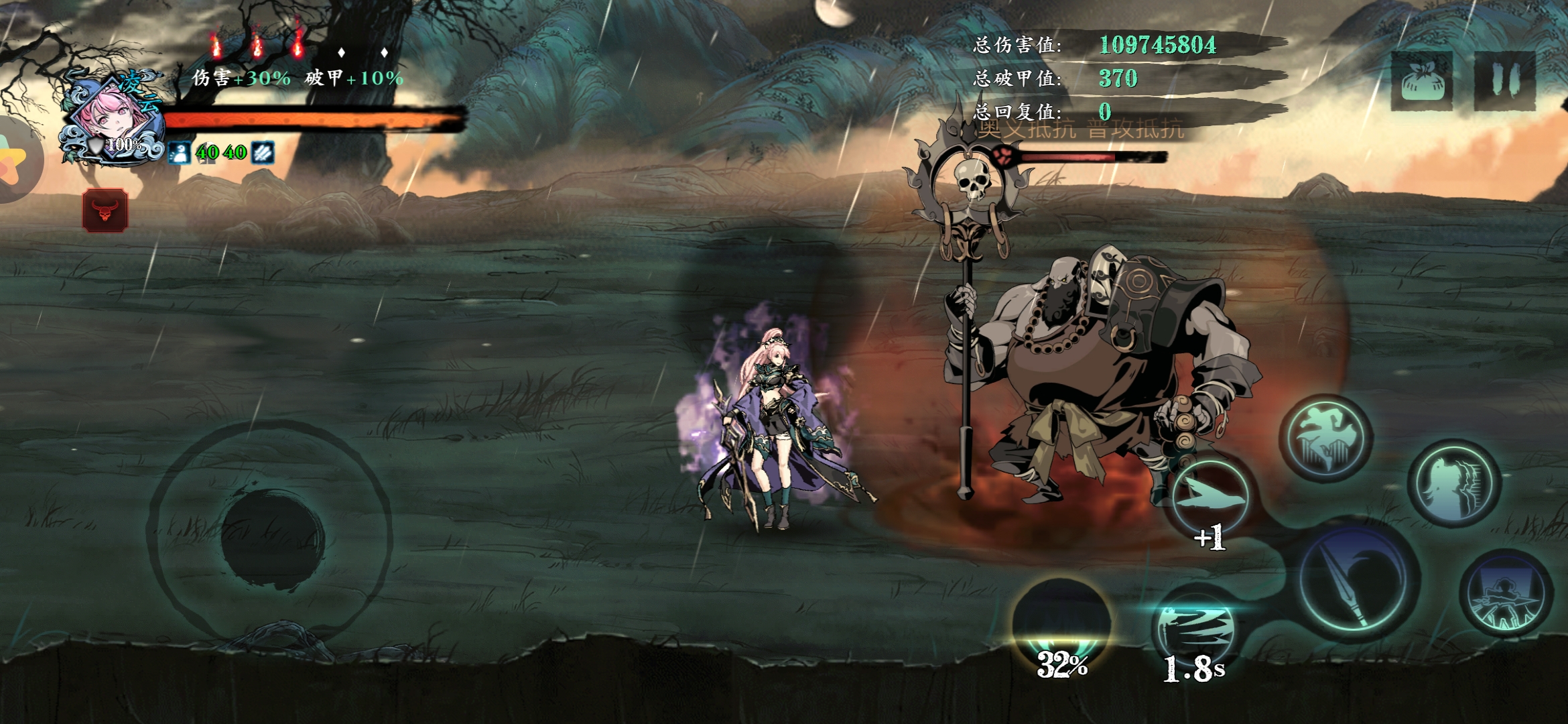Touch the virtual movement joystick
Viewport: 1568px width, 724px height.
pyautogui.click(x=271, y=536)
